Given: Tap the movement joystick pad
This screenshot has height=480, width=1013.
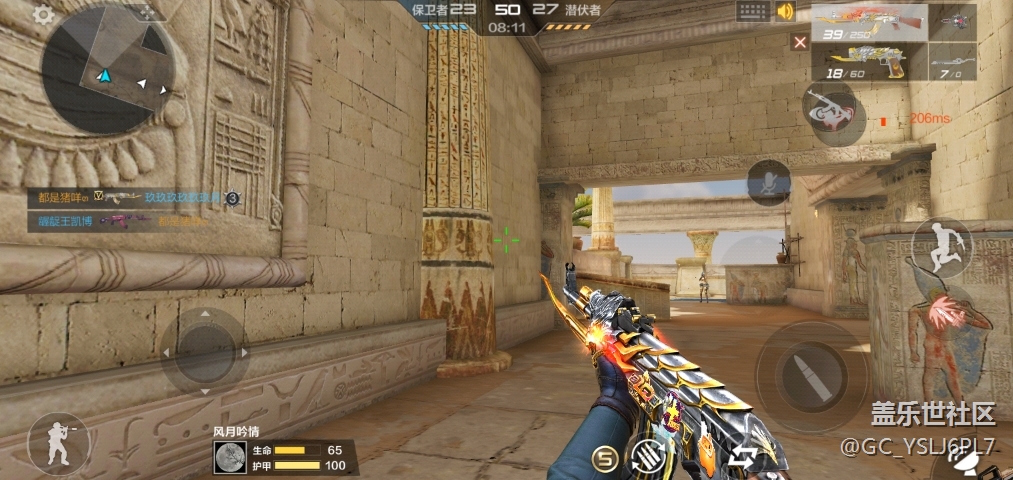Looking at the screenshot, I should coord(204,351).
